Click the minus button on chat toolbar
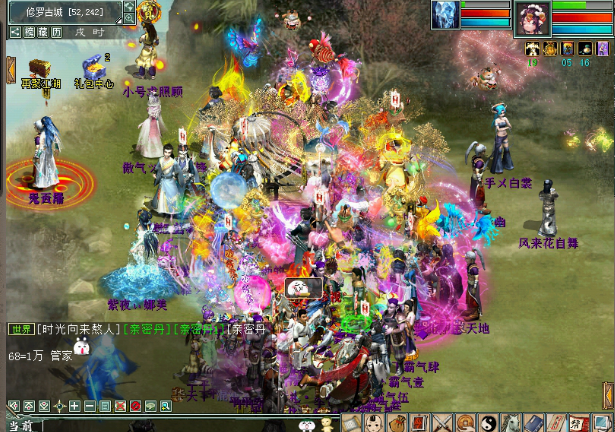615x432 pixels. pos(90,406)
